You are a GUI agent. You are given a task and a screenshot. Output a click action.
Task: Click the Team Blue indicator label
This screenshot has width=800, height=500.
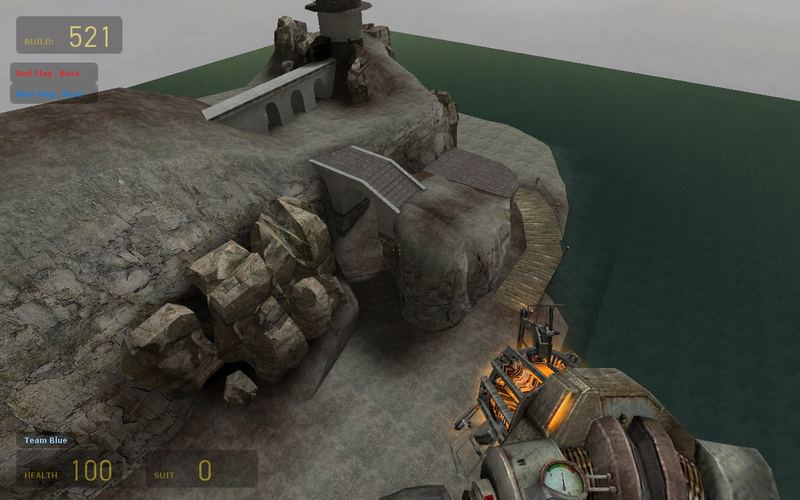point(46,440)
